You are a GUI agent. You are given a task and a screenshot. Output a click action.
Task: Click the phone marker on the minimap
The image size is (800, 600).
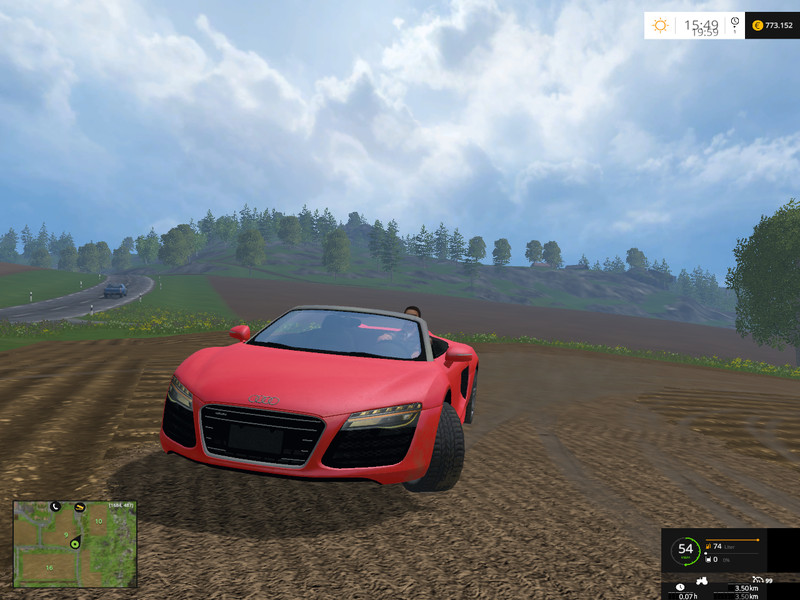[55, 507]
